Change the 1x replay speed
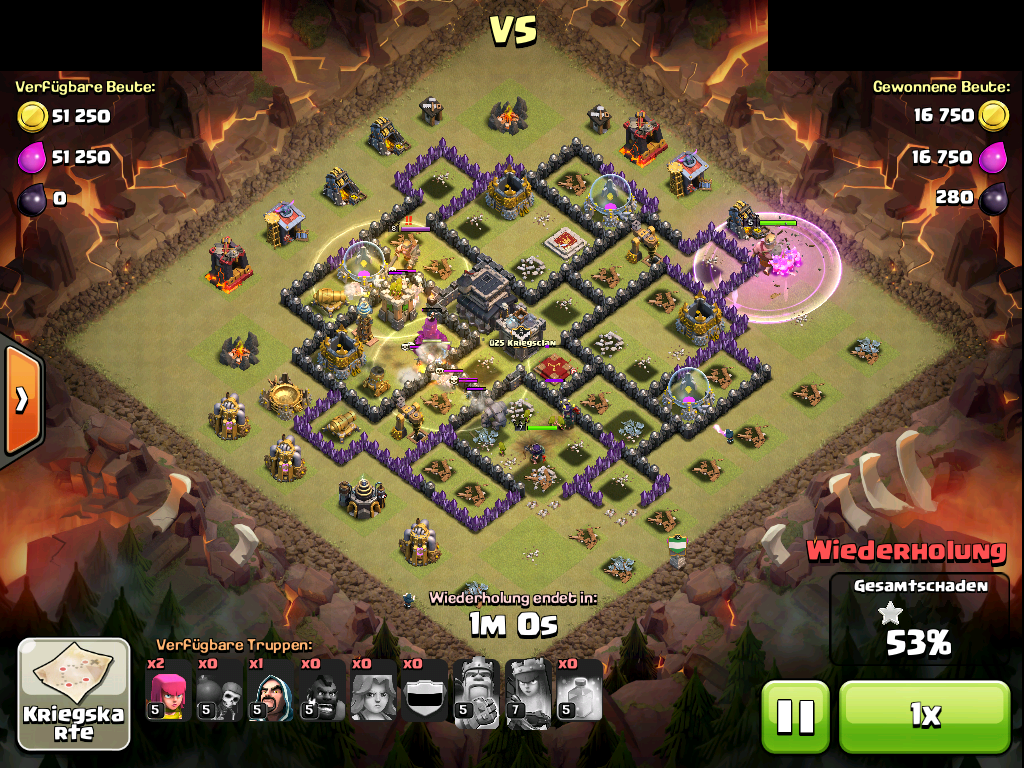The height and width of the screenshot is (768, 1024). pyautogui.click(x=924, y=716)
